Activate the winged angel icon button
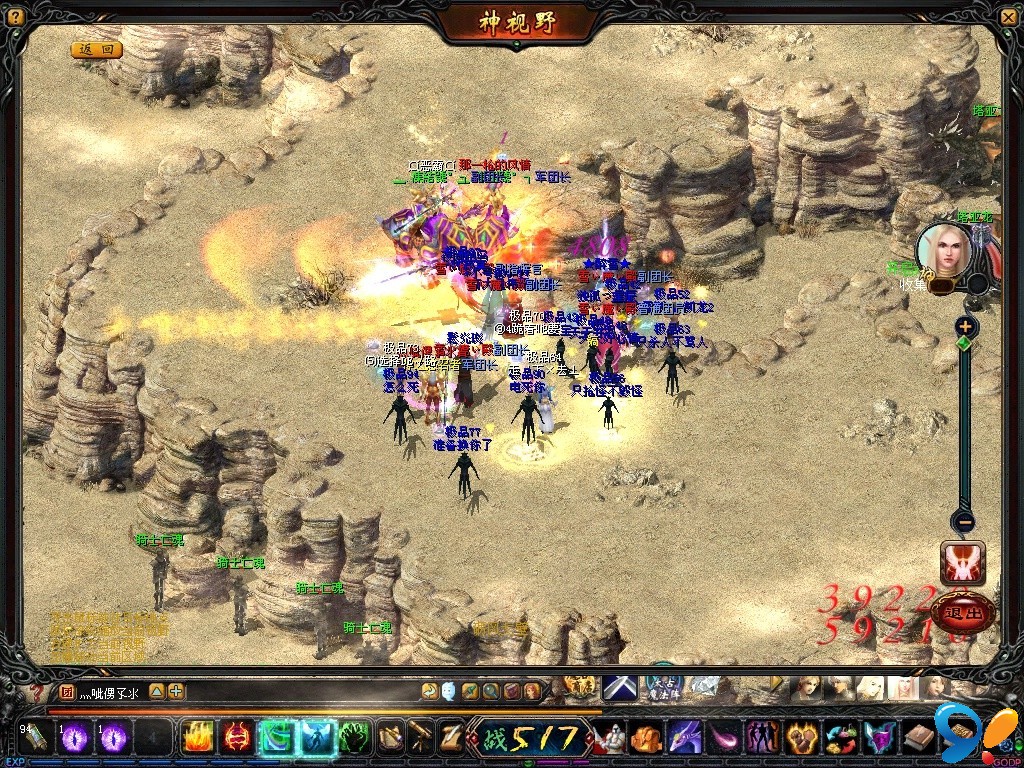 tap(963, 563)
